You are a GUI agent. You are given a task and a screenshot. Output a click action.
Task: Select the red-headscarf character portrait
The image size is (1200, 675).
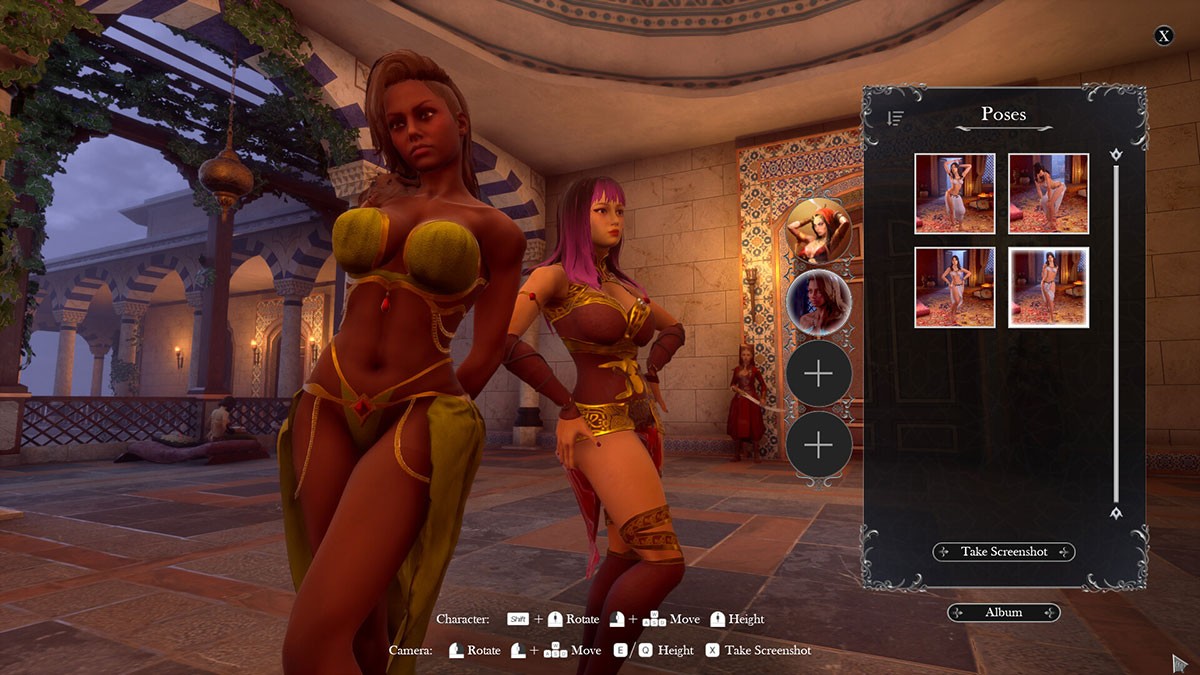[x=818, y=230]
